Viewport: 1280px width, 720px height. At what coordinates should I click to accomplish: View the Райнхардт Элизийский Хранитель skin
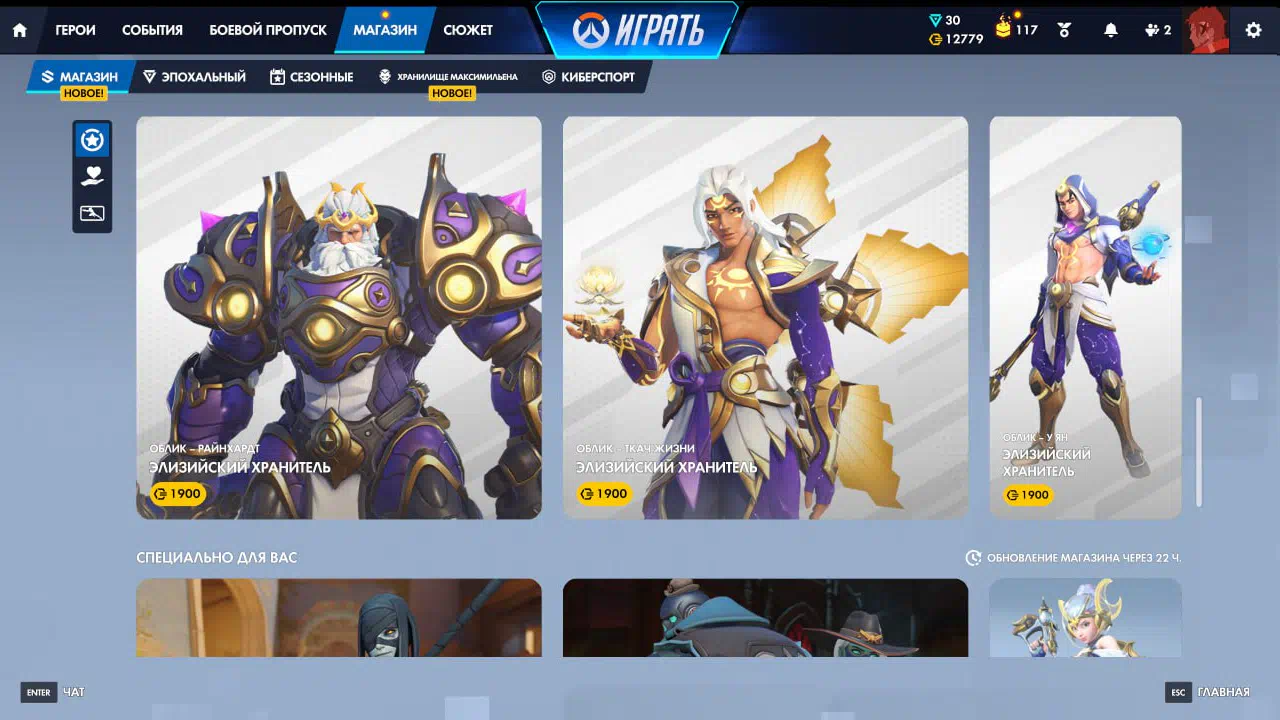click(x=339, y=318)
